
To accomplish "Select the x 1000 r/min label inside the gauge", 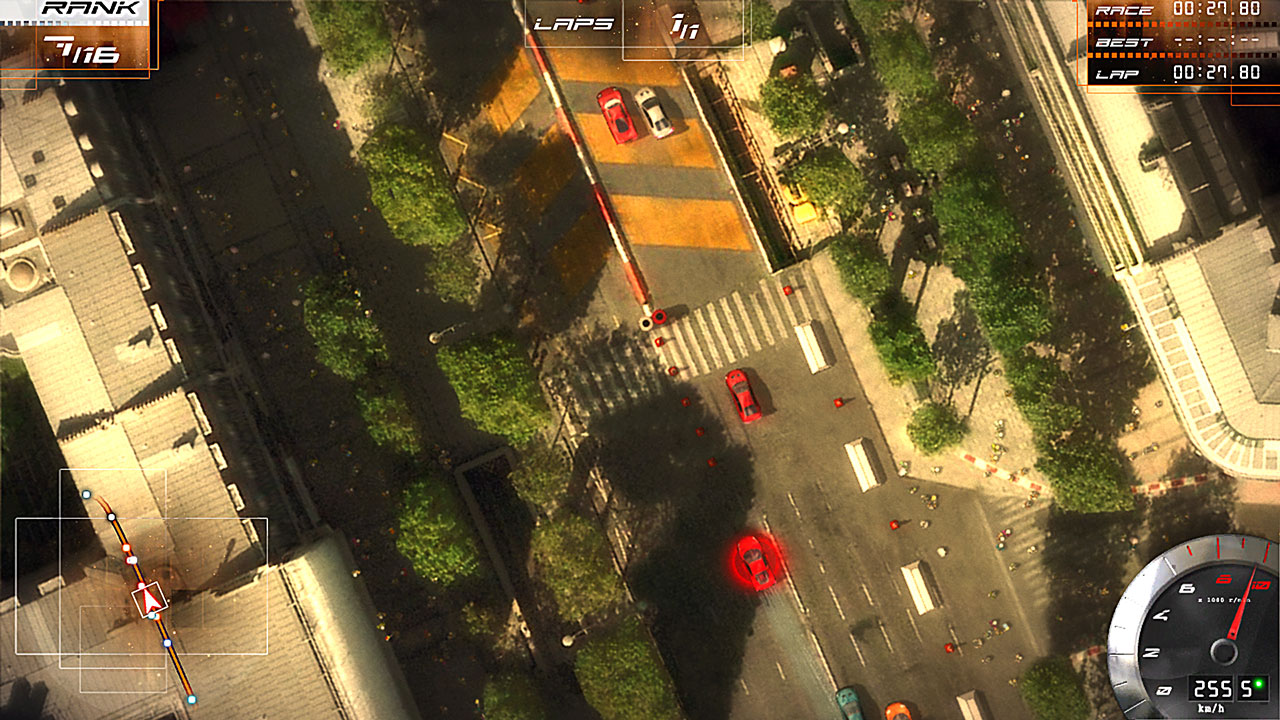I will coord(1224,600).
